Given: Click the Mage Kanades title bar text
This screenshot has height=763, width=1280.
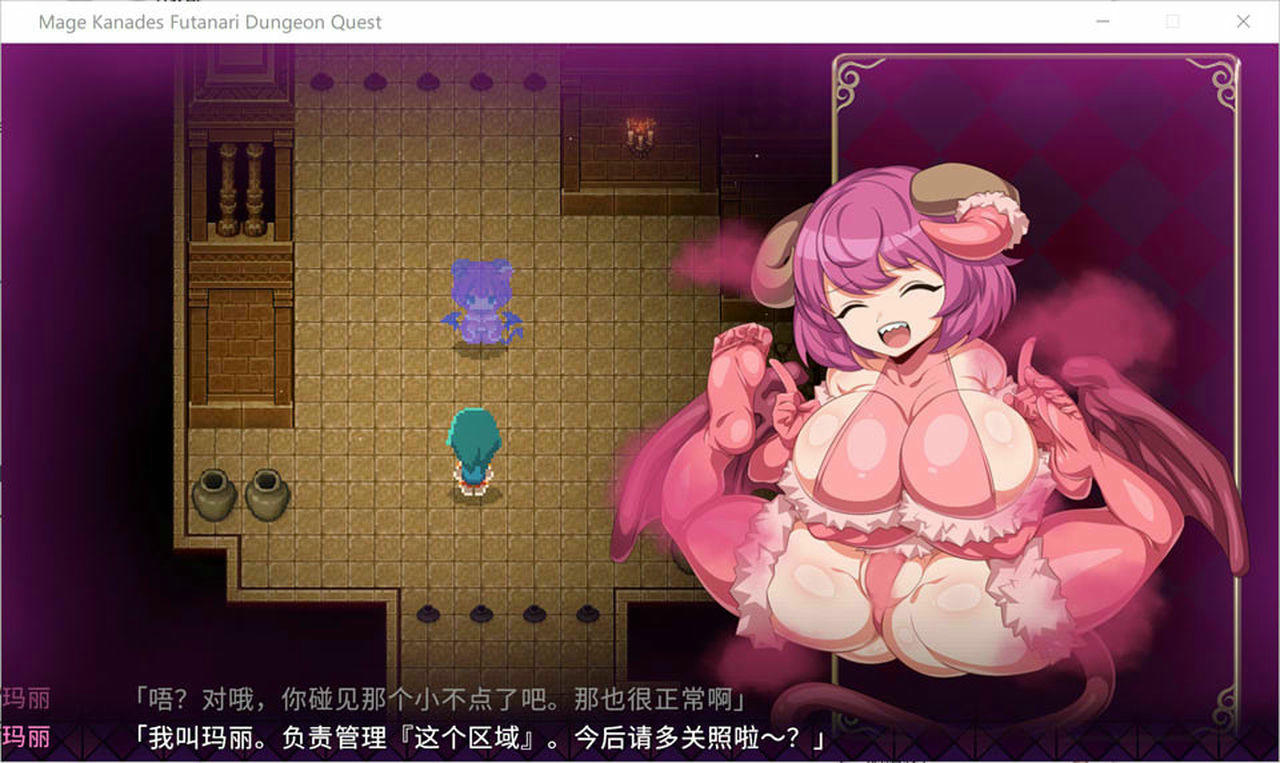Looking at the screenshot, I should [x=209, y=22].
